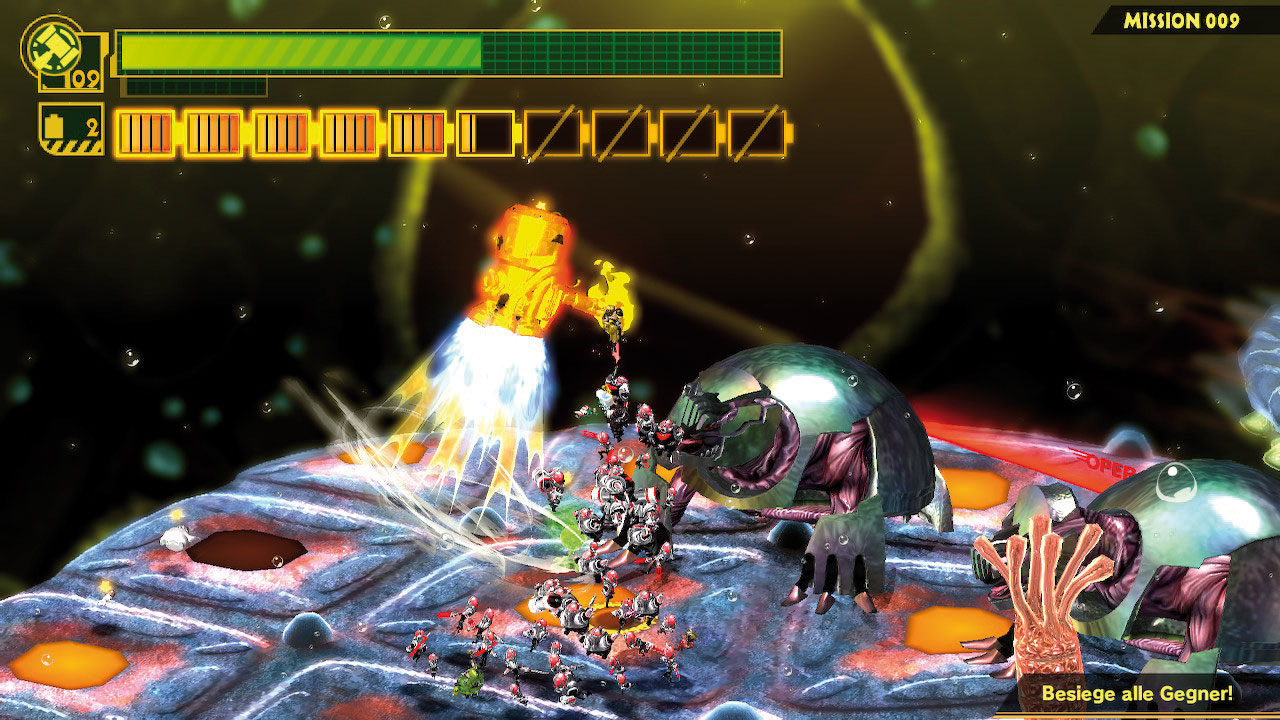The height and width of the screenshot is (720, 1280).
Task: Select the battery icon showing 2
Action: pos(71,128)
